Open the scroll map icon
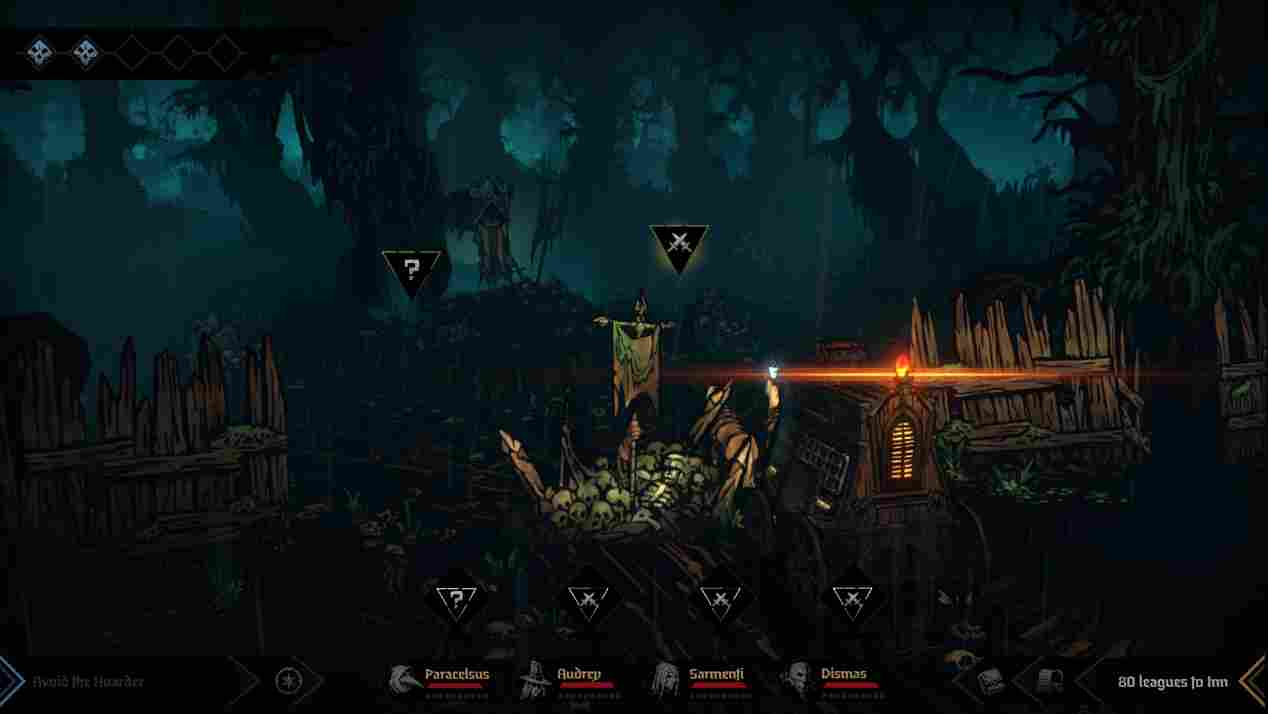 tap(1049, 681)
